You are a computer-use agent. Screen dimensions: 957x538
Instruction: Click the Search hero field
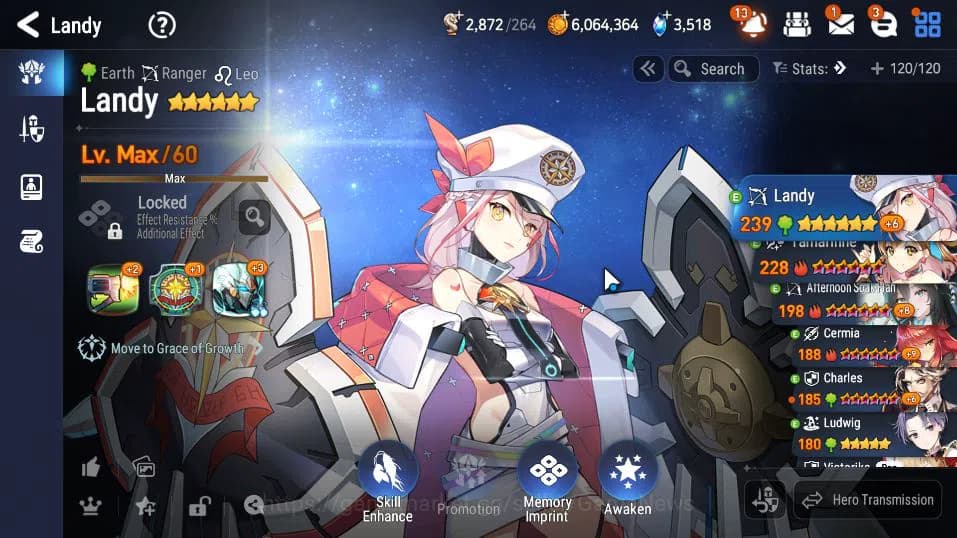tap(710, 69)
